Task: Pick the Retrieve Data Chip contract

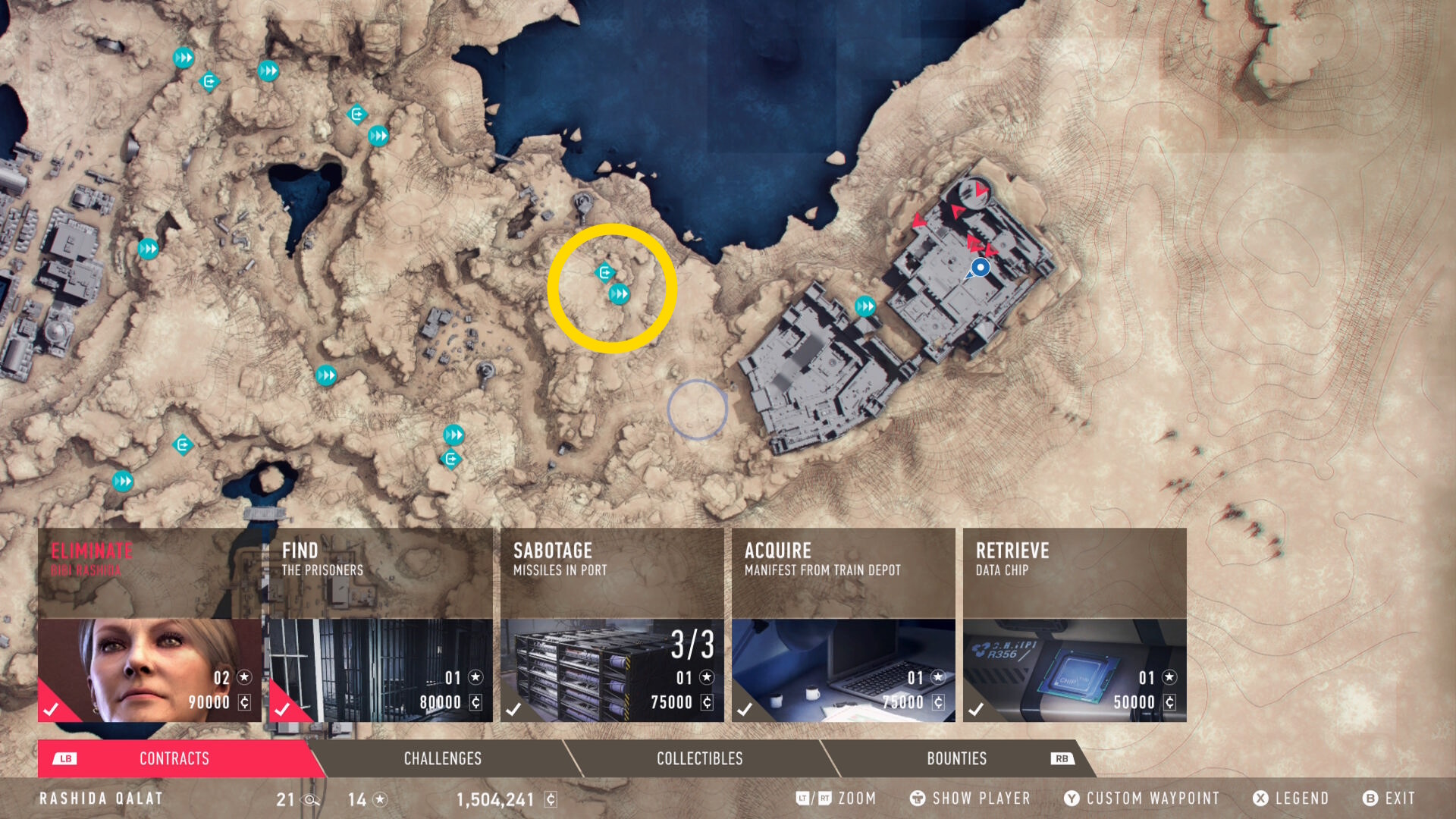Action: (x=1075, y=625)
